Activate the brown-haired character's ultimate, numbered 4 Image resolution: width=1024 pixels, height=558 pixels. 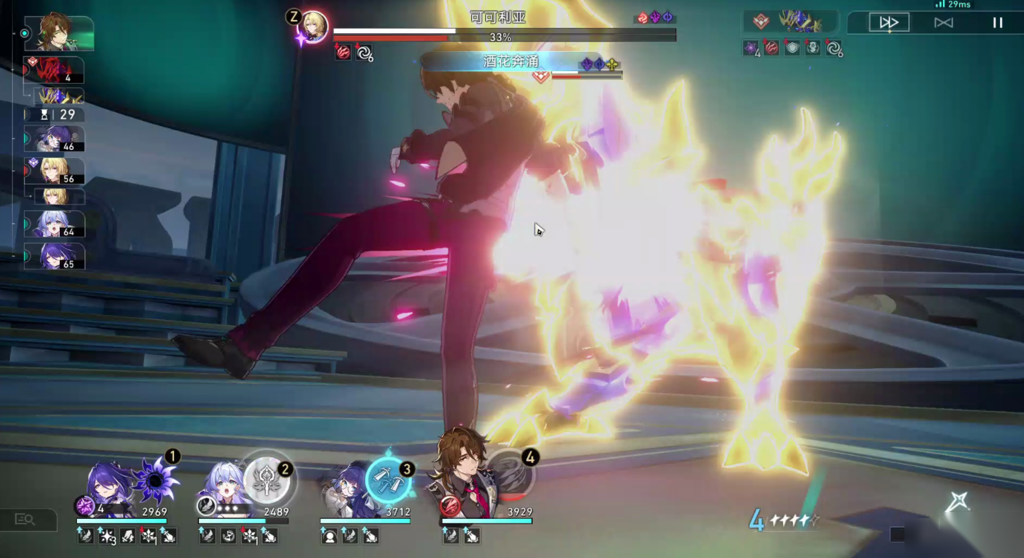[x=510, y=477]
